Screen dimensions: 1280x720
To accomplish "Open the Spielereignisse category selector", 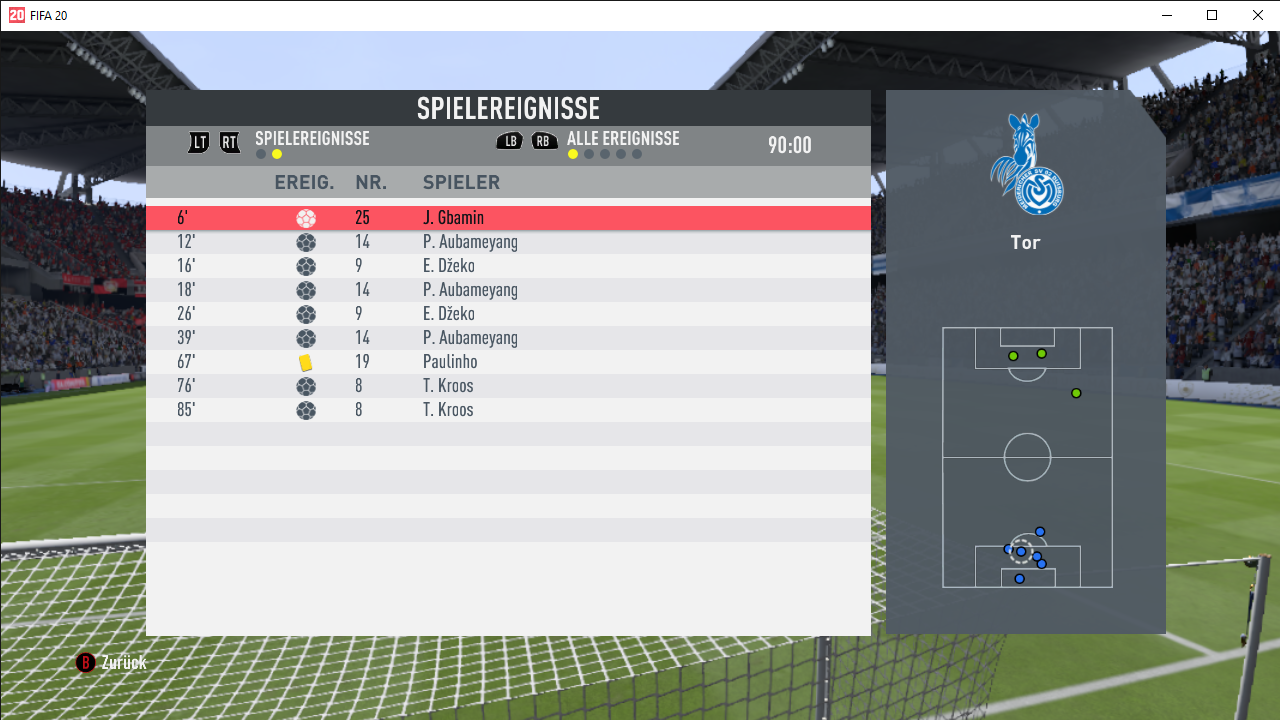I will 311,139.
